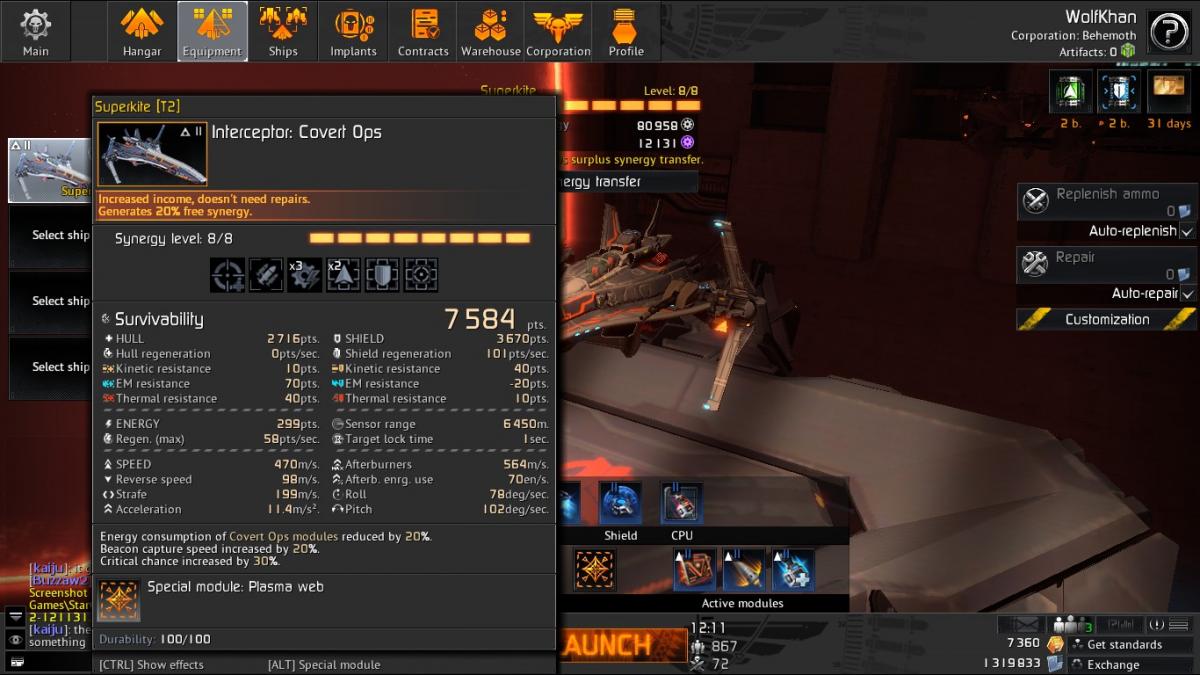Launch into battle
The width and height of the screenshot is (1200, 675).
tap(619, 646)
